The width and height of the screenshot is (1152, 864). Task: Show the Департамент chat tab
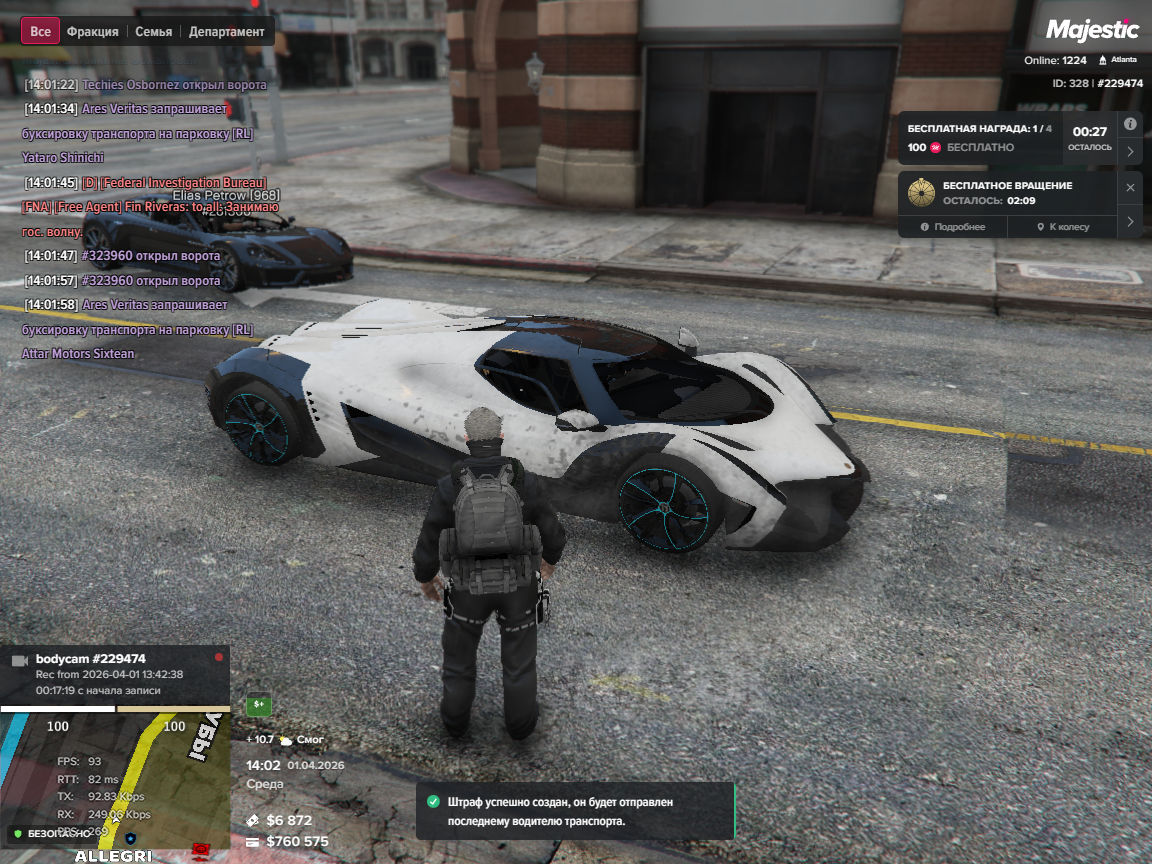tap(227, 31)
